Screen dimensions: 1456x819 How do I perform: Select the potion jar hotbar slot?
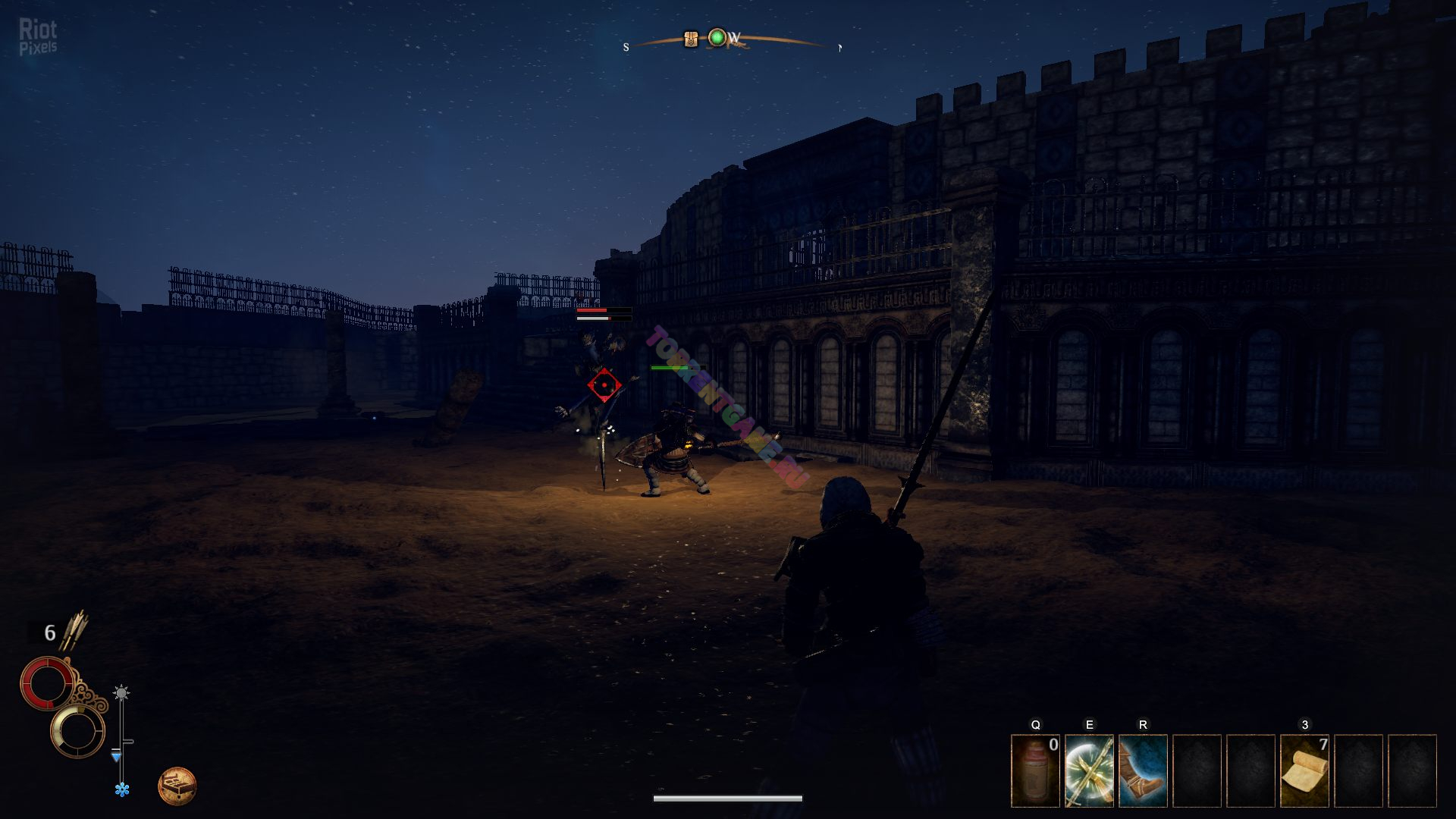1035,770
